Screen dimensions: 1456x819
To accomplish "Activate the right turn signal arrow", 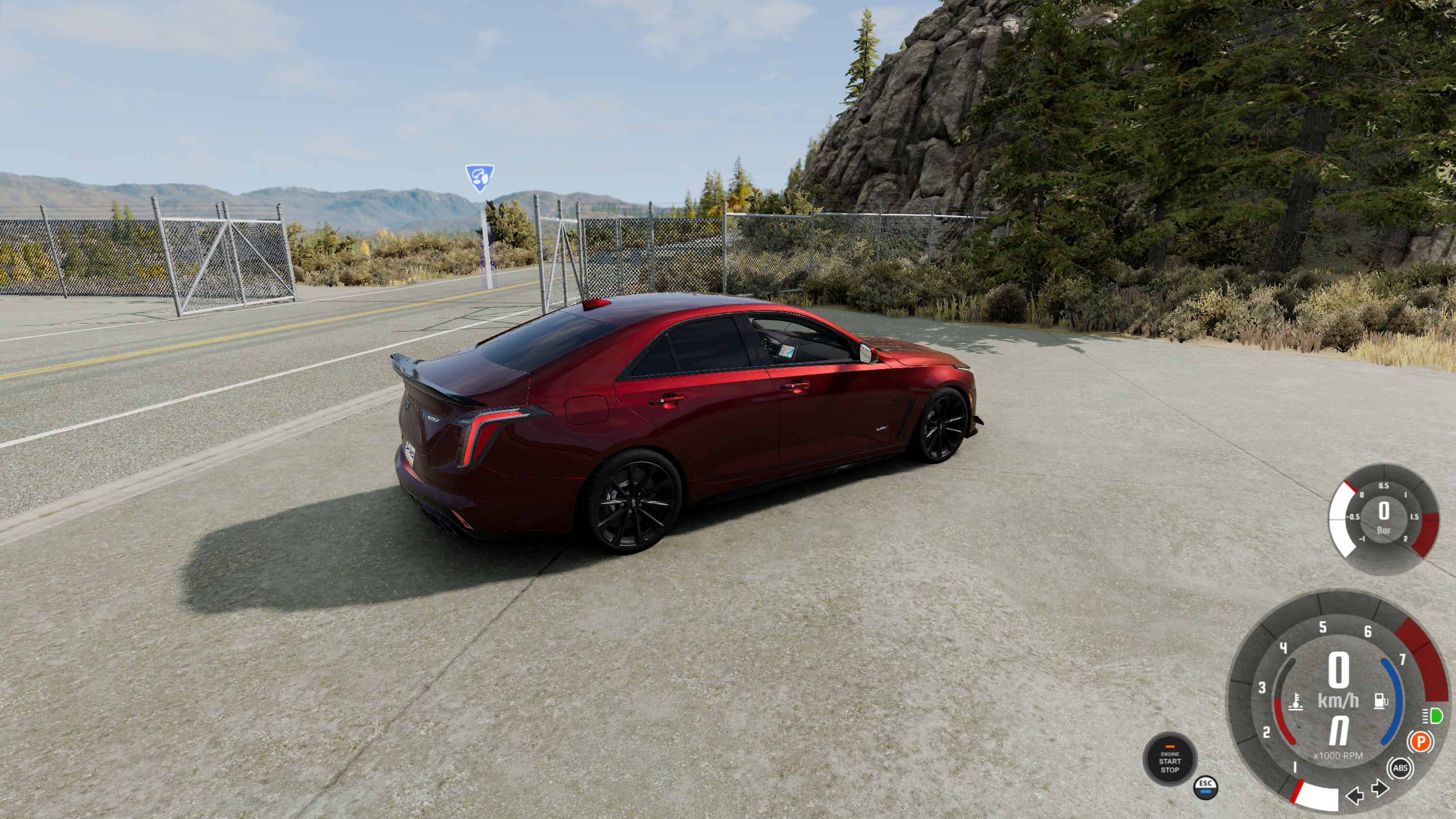I will pyautogui.click(x=1380, y=789).
